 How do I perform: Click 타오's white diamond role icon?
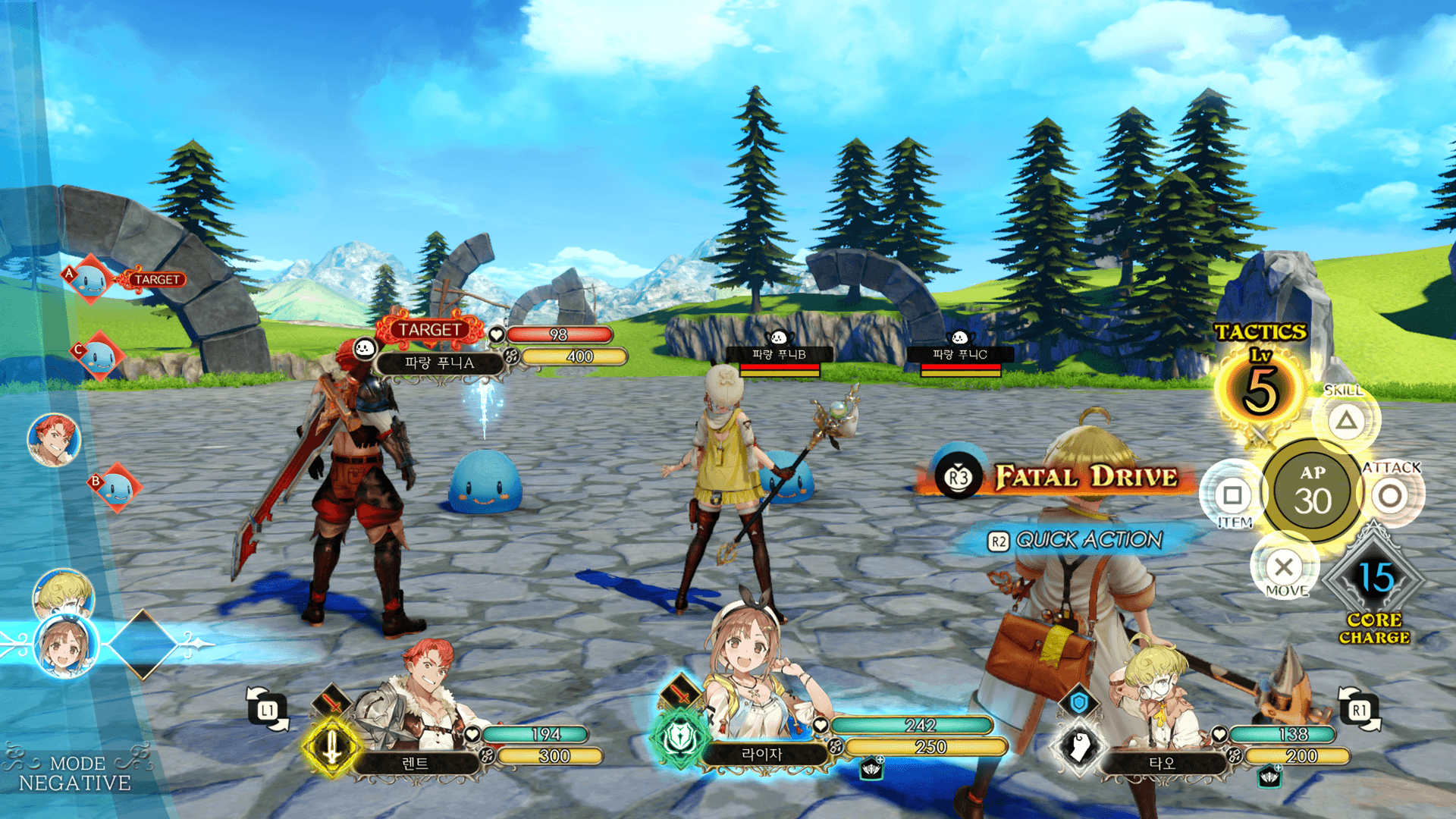click(1079, 747)
